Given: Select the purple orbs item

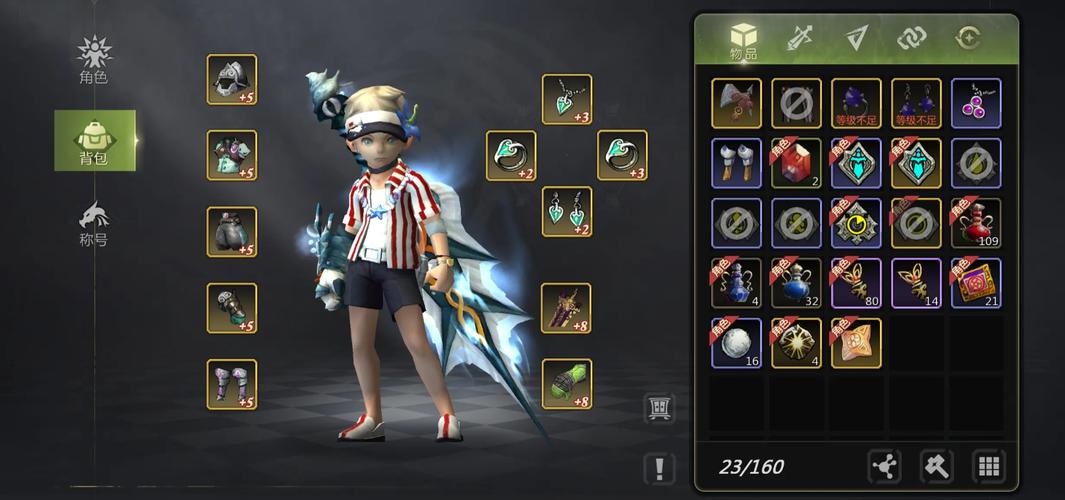Looking at the screenshot, I should 976,103.
